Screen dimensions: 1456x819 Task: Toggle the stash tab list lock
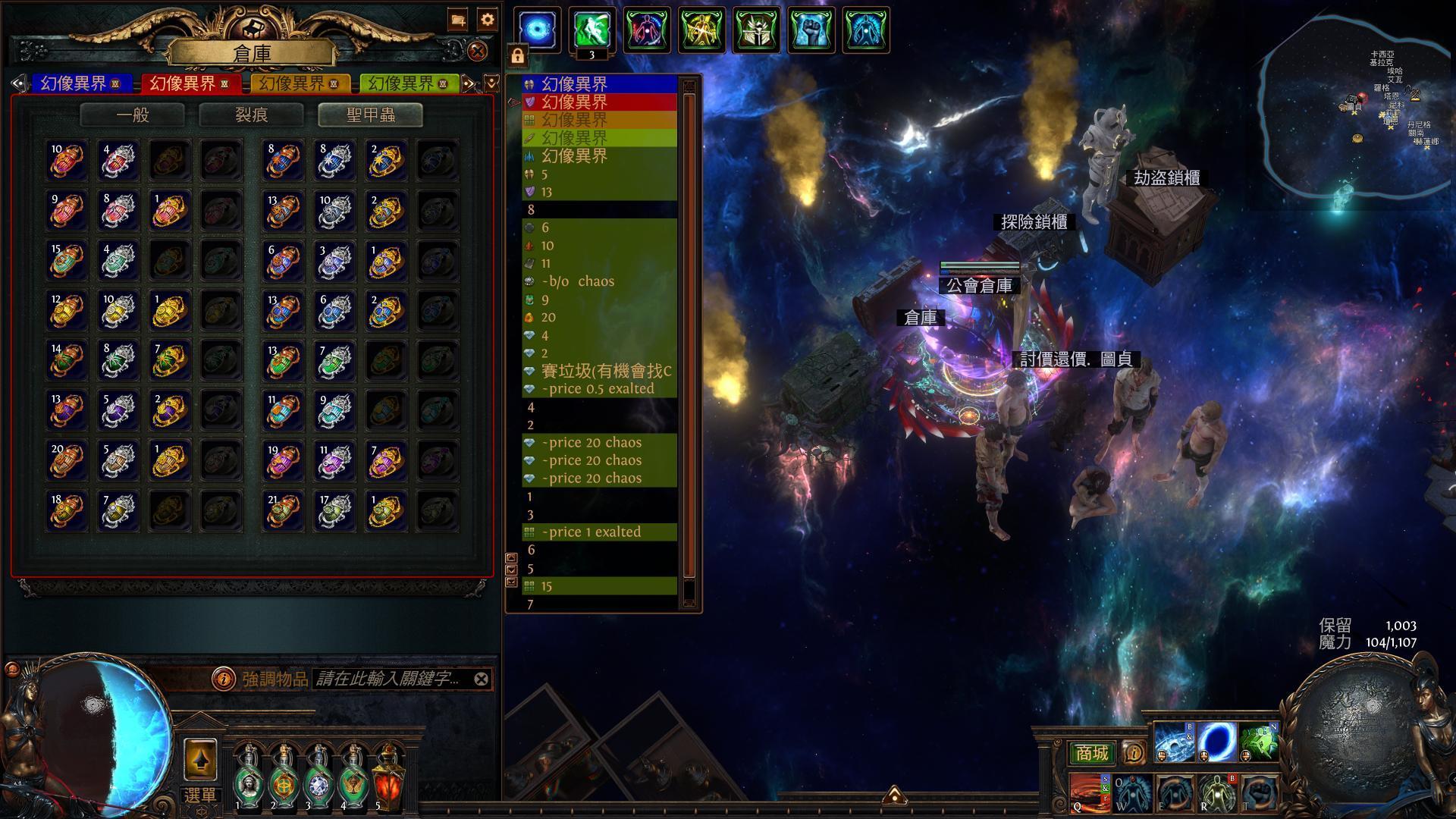coord(517,56)
